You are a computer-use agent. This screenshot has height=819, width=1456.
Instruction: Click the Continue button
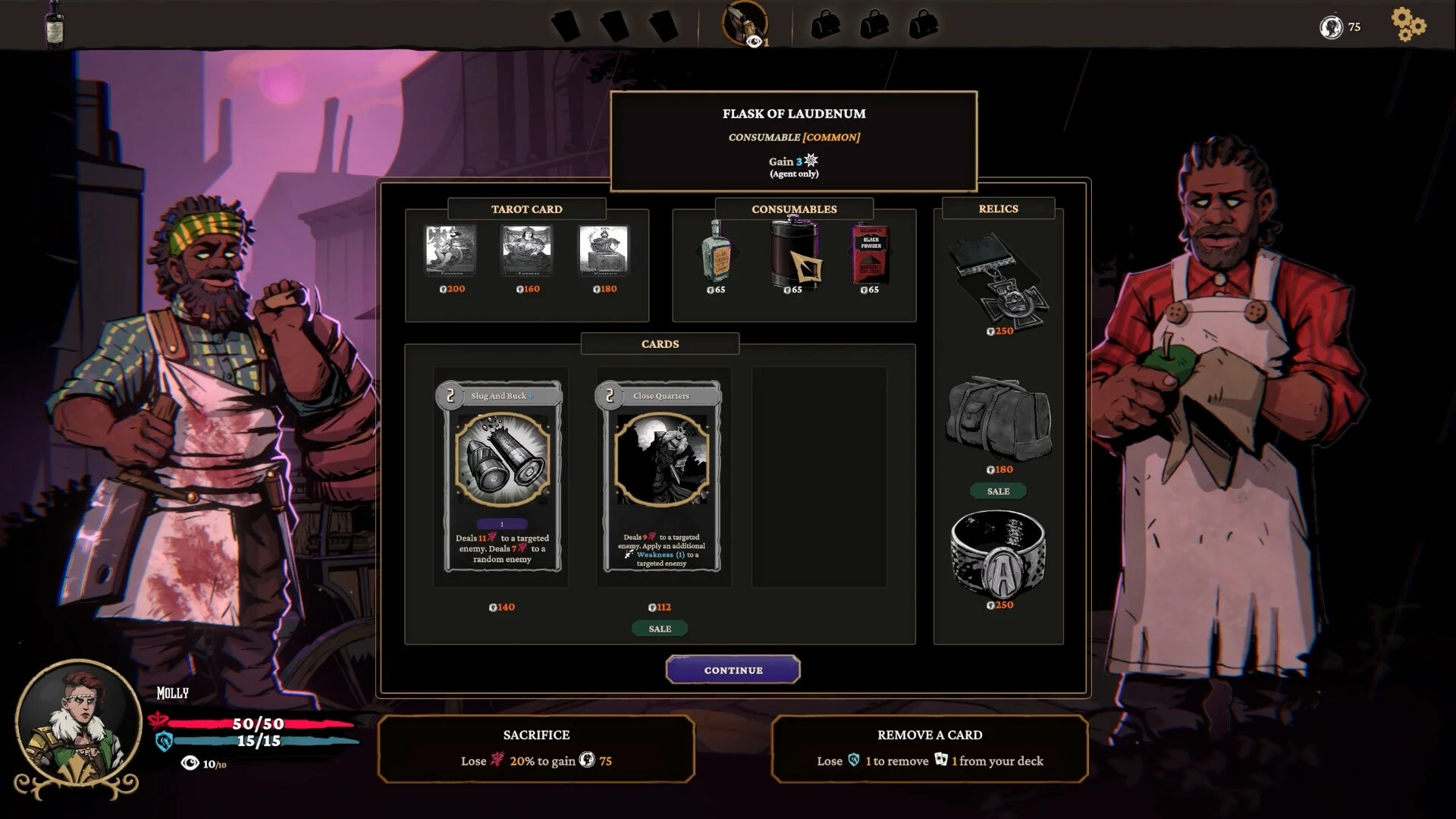733,670
